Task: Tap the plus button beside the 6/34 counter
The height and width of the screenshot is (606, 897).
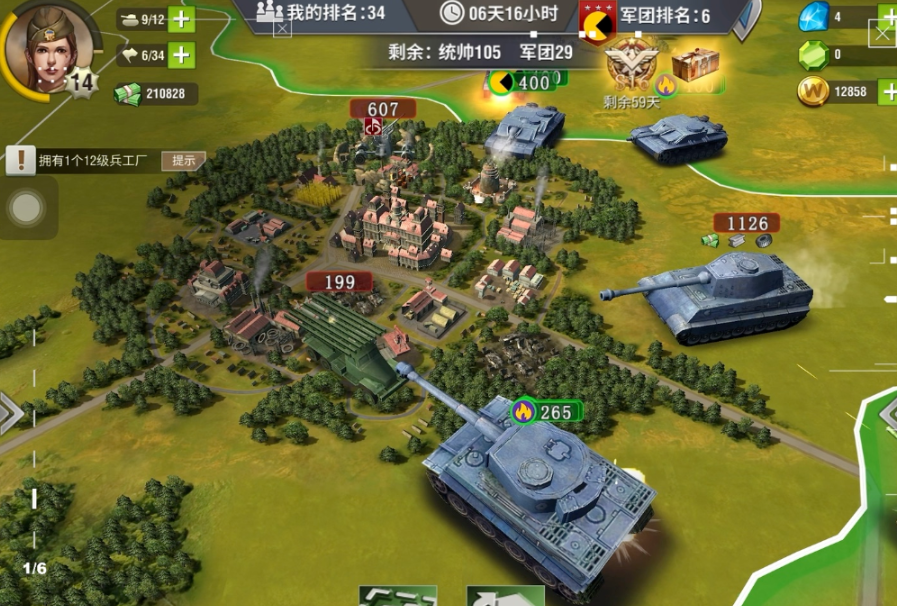Action: tap(181, 55)
